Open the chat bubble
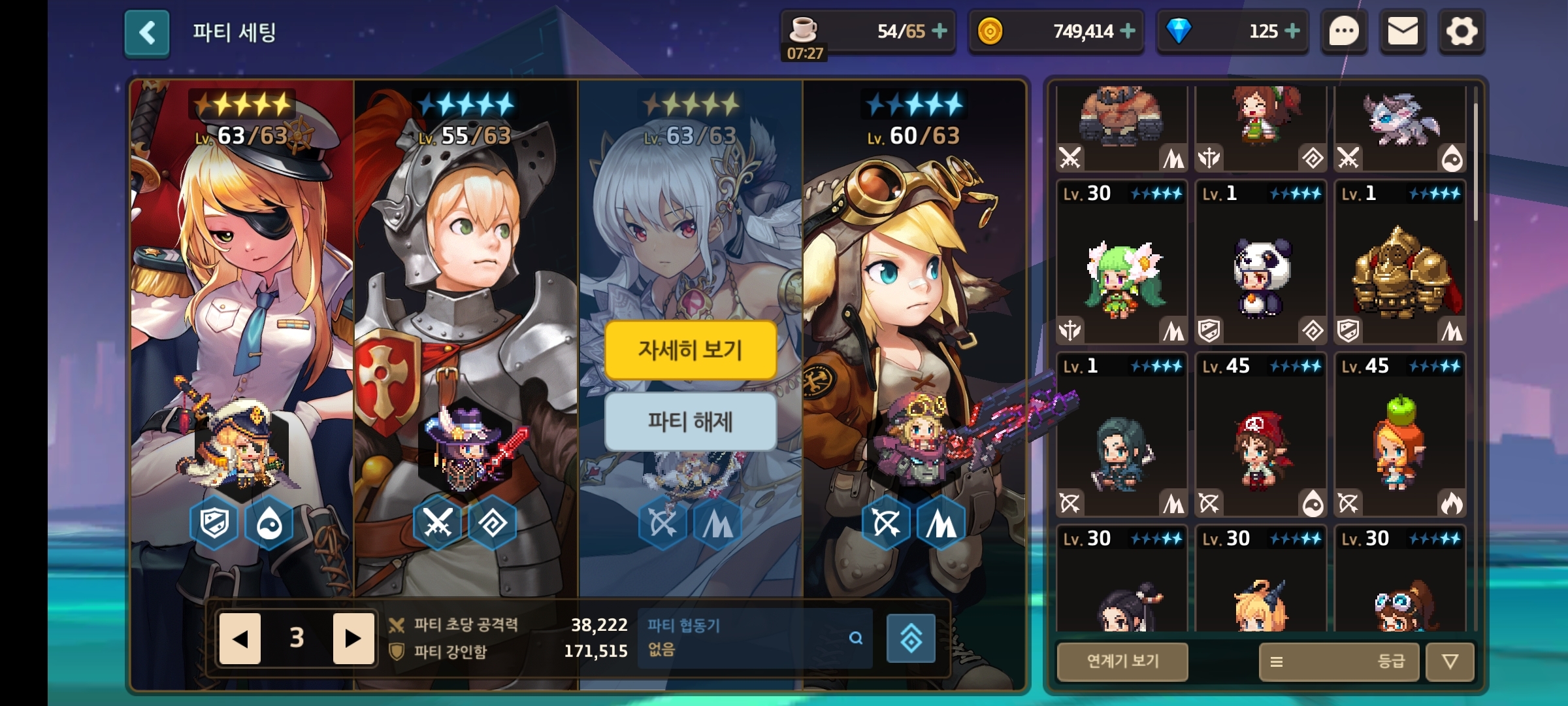This screenshot has height=706, width=1568. pos(1344,31)
